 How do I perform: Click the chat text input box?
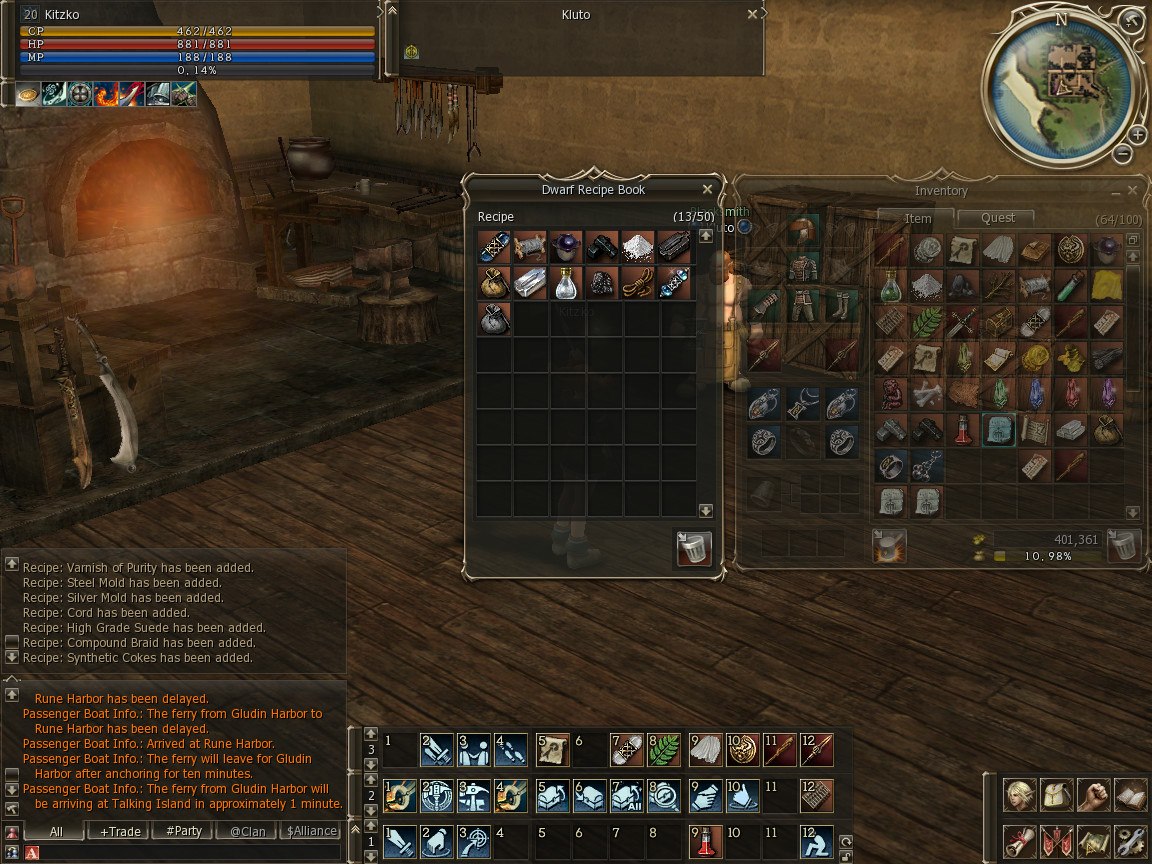click(190, 852)
